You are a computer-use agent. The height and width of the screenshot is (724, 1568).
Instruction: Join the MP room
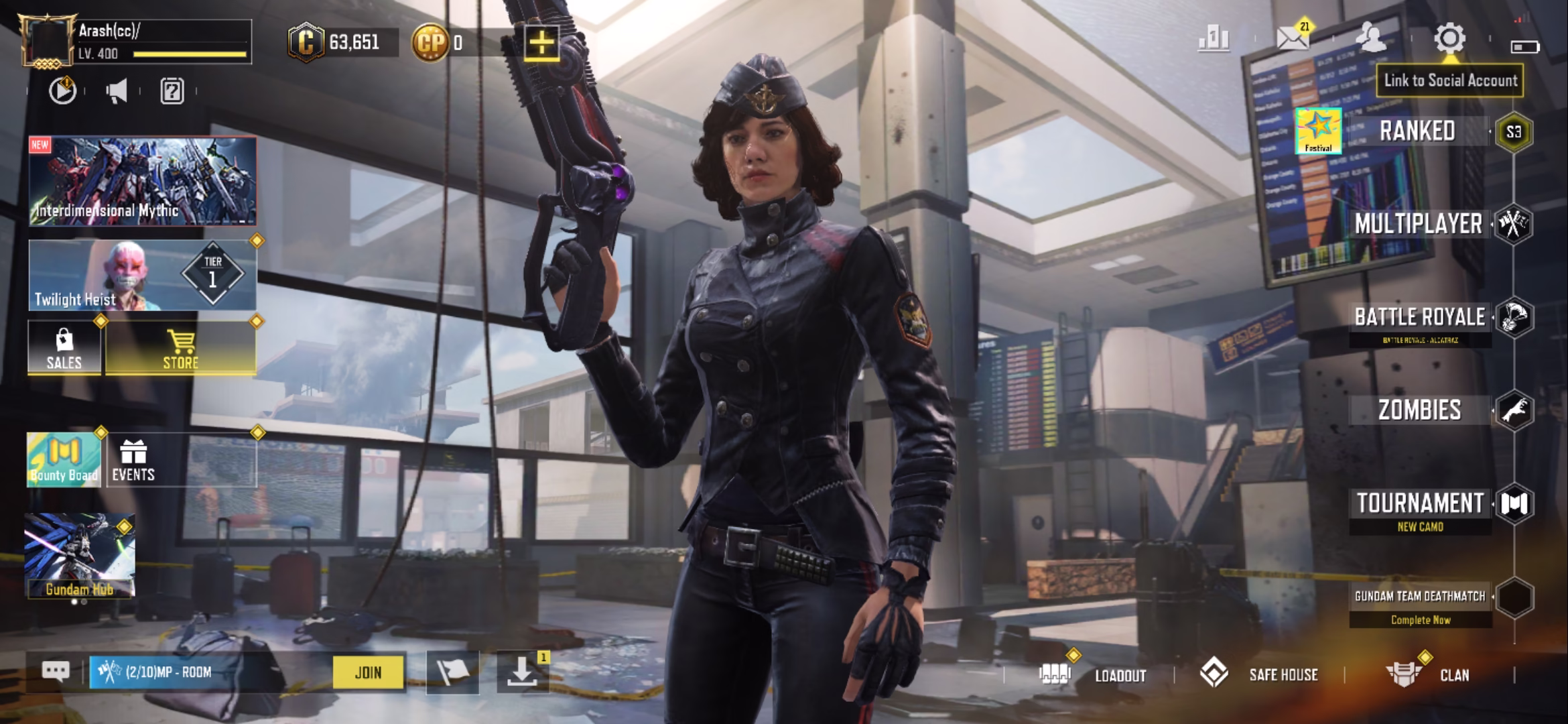coord(369,672)
